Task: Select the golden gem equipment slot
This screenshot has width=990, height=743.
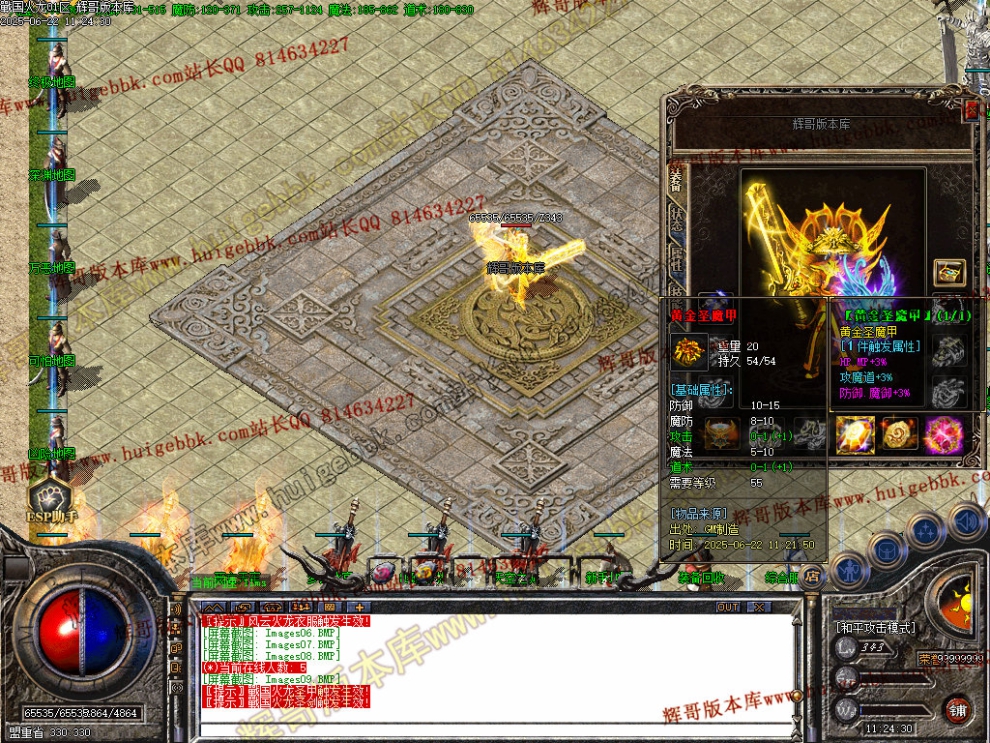Action: point(856,435)
